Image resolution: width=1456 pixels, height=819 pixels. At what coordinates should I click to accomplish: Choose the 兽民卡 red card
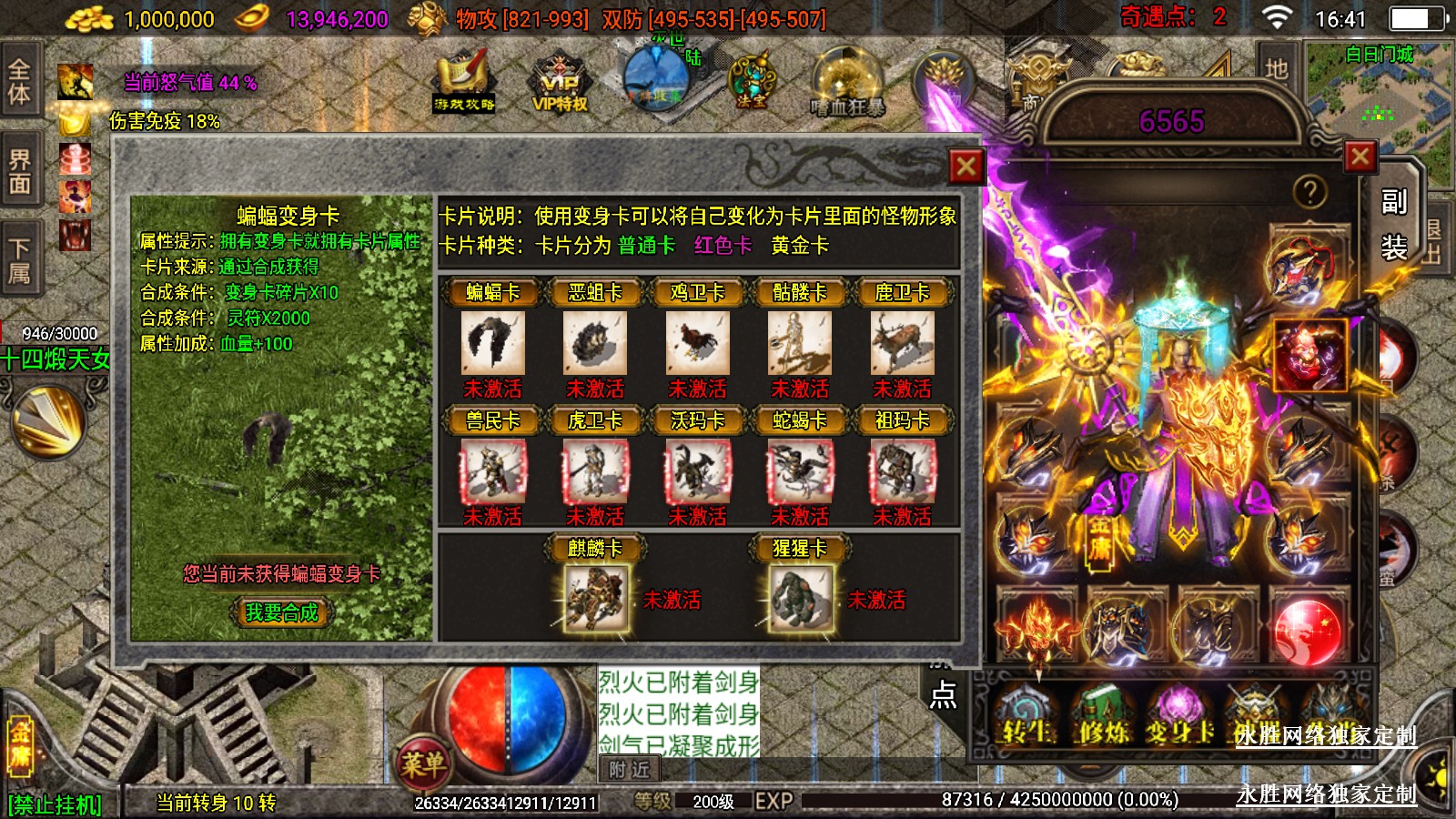492,471
